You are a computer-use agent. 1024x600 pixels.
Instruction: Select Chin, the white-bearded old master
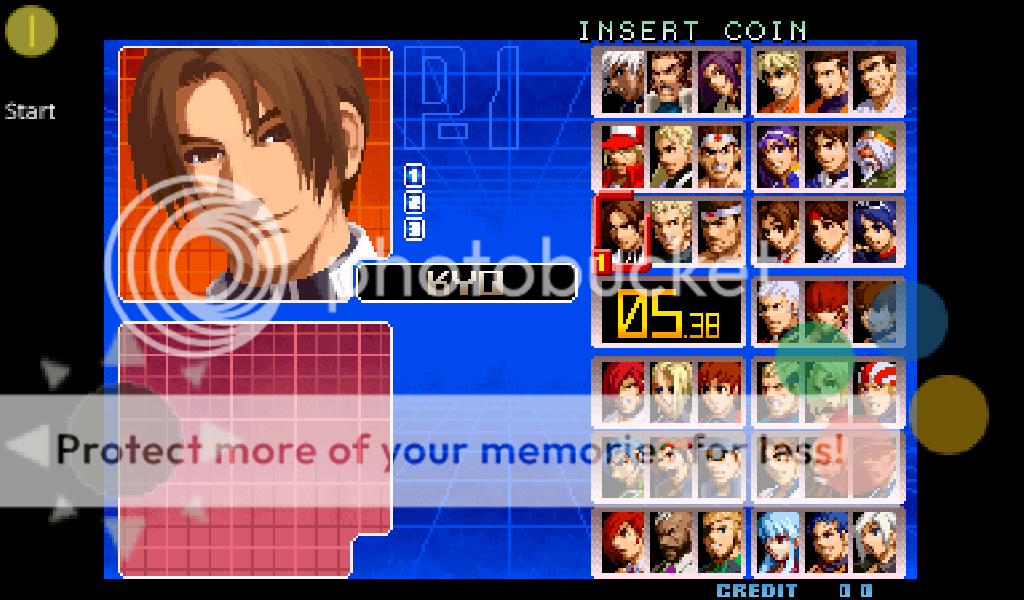(x=877, y=156)
